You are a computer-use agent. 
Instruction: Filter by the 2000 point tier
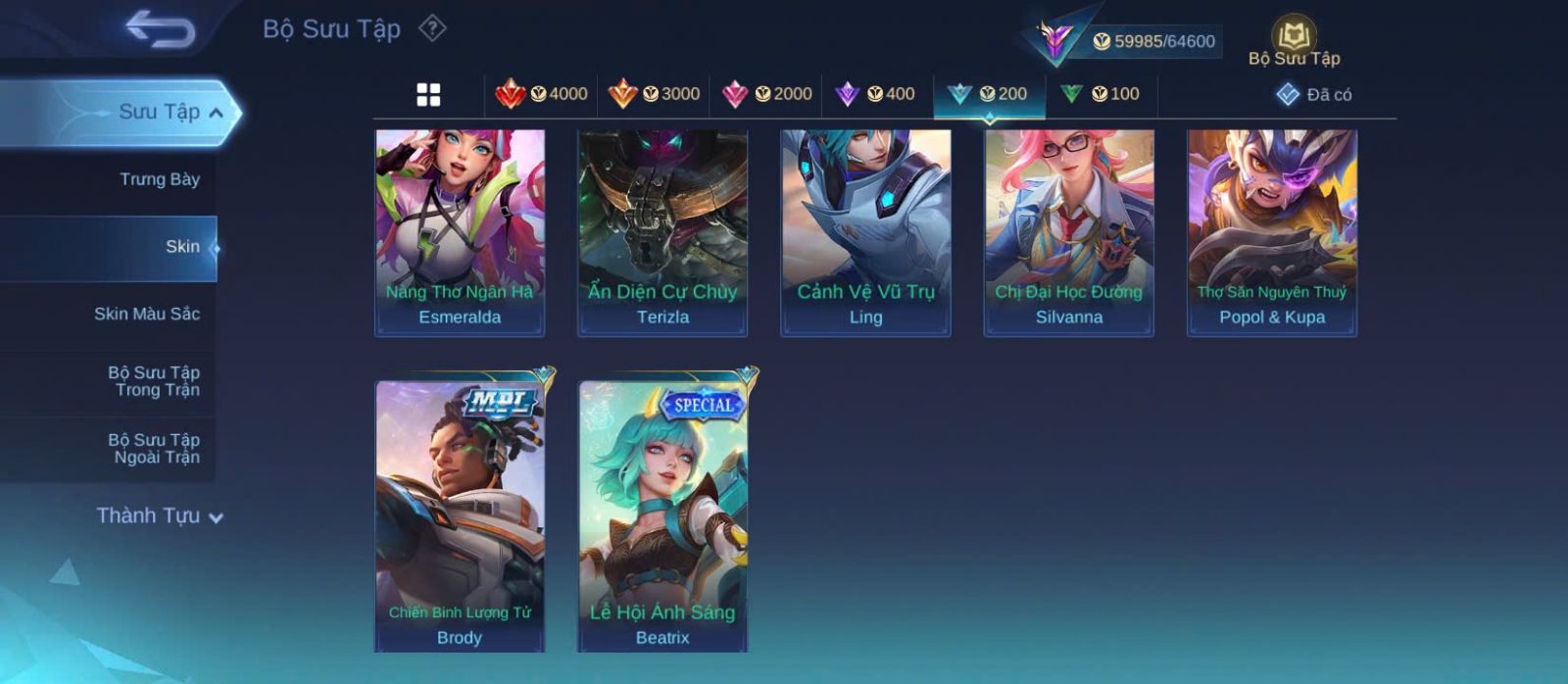[x=766, y=94]
